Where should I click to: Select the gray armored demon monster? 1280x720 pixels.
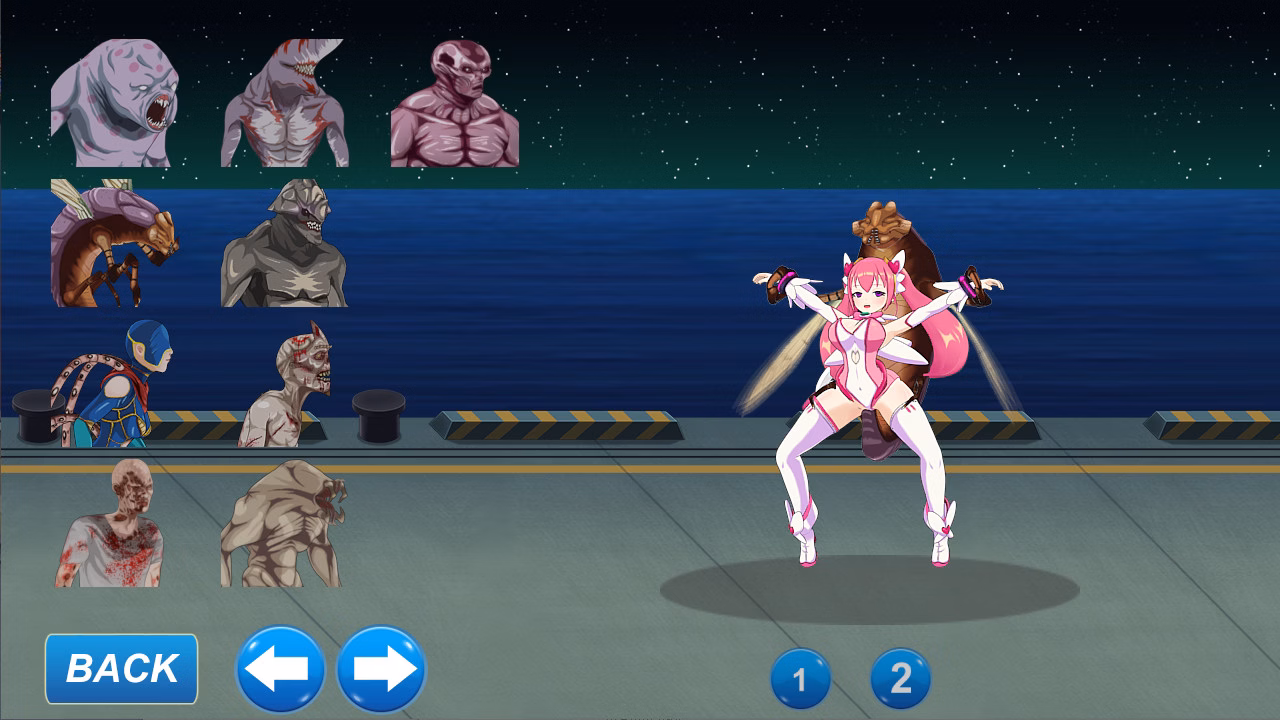pyautogui.click(x=285, y=250)
